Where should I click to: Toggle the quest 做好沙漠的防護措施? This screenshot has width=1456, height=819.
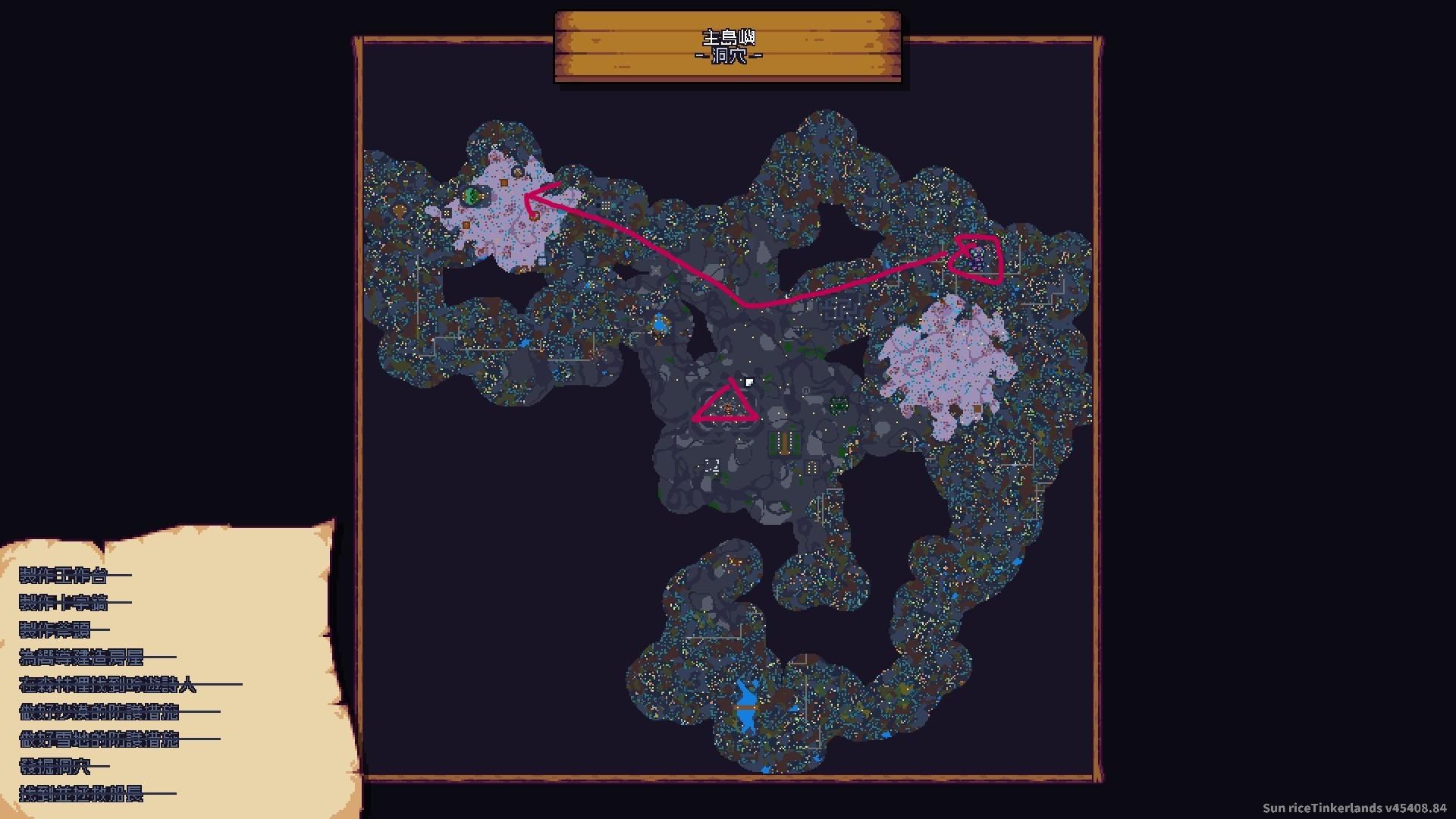coord(99,711)
